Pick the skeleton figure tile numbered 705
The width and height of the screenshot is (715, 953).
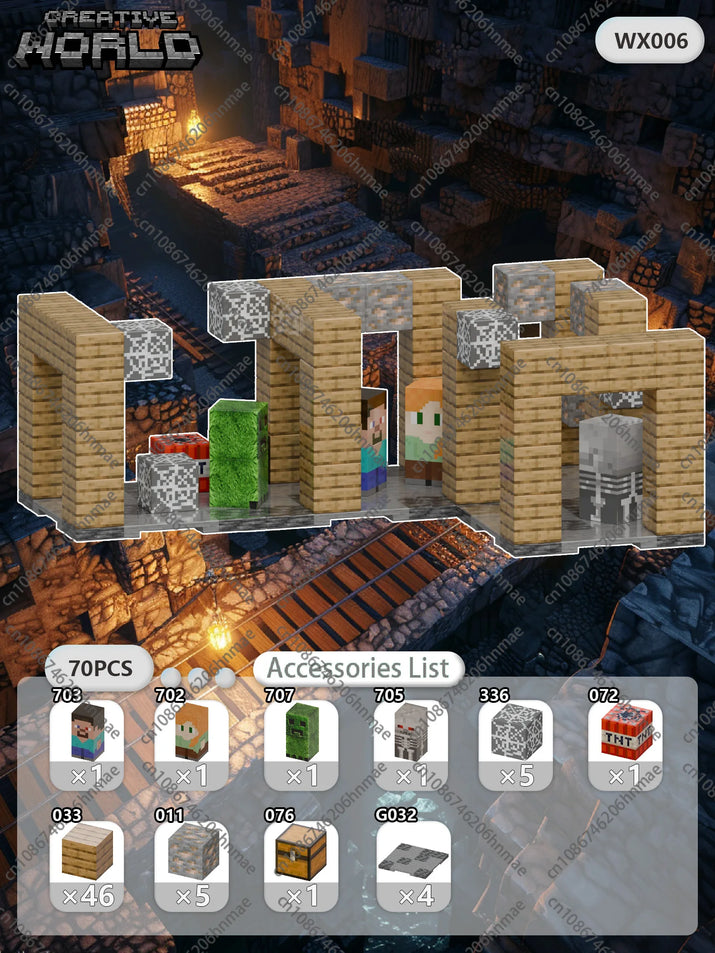[x=411, y=744]
